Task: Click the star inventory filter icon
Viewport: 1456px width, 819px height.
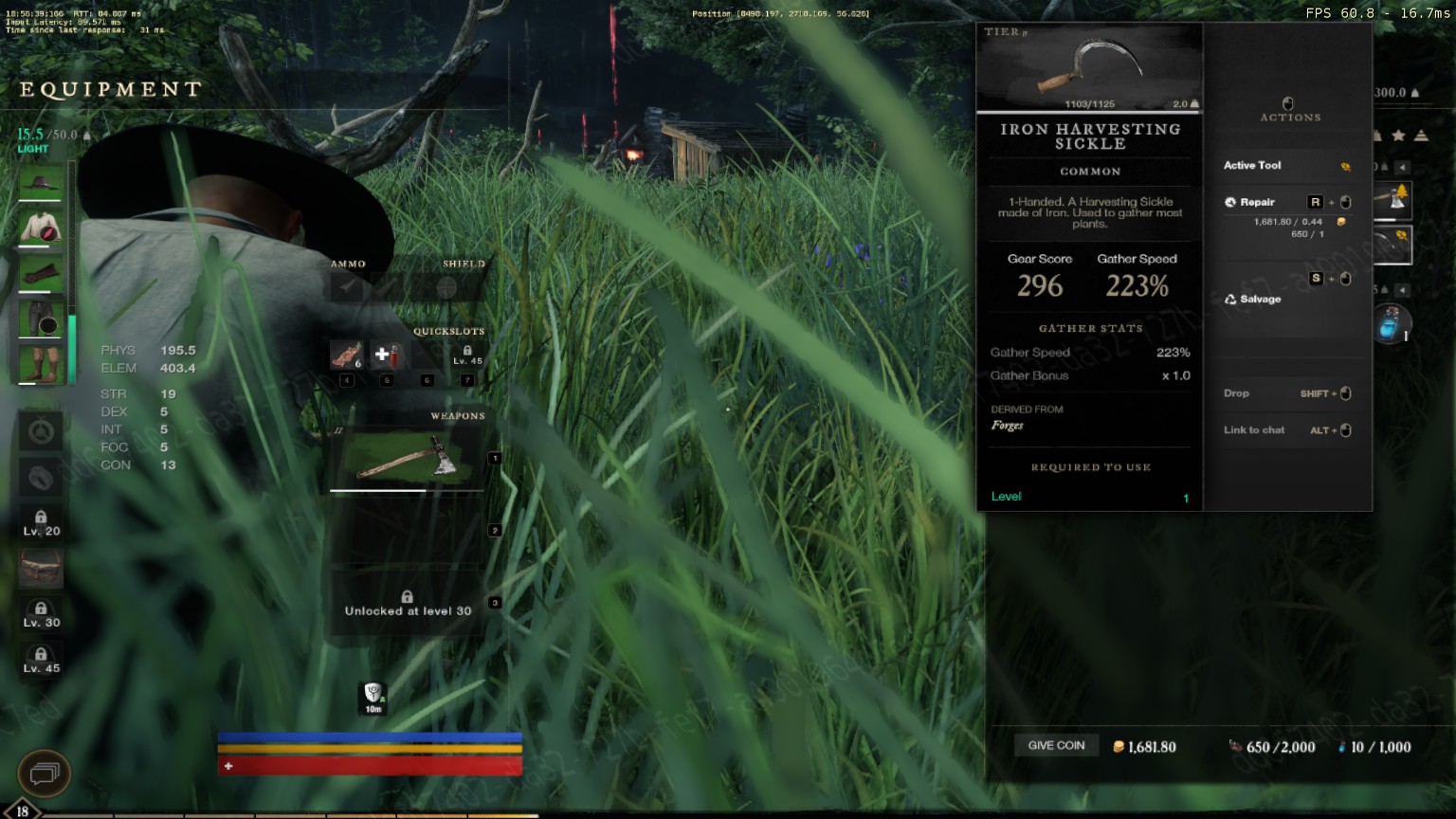Action: tap(1398, 136)
